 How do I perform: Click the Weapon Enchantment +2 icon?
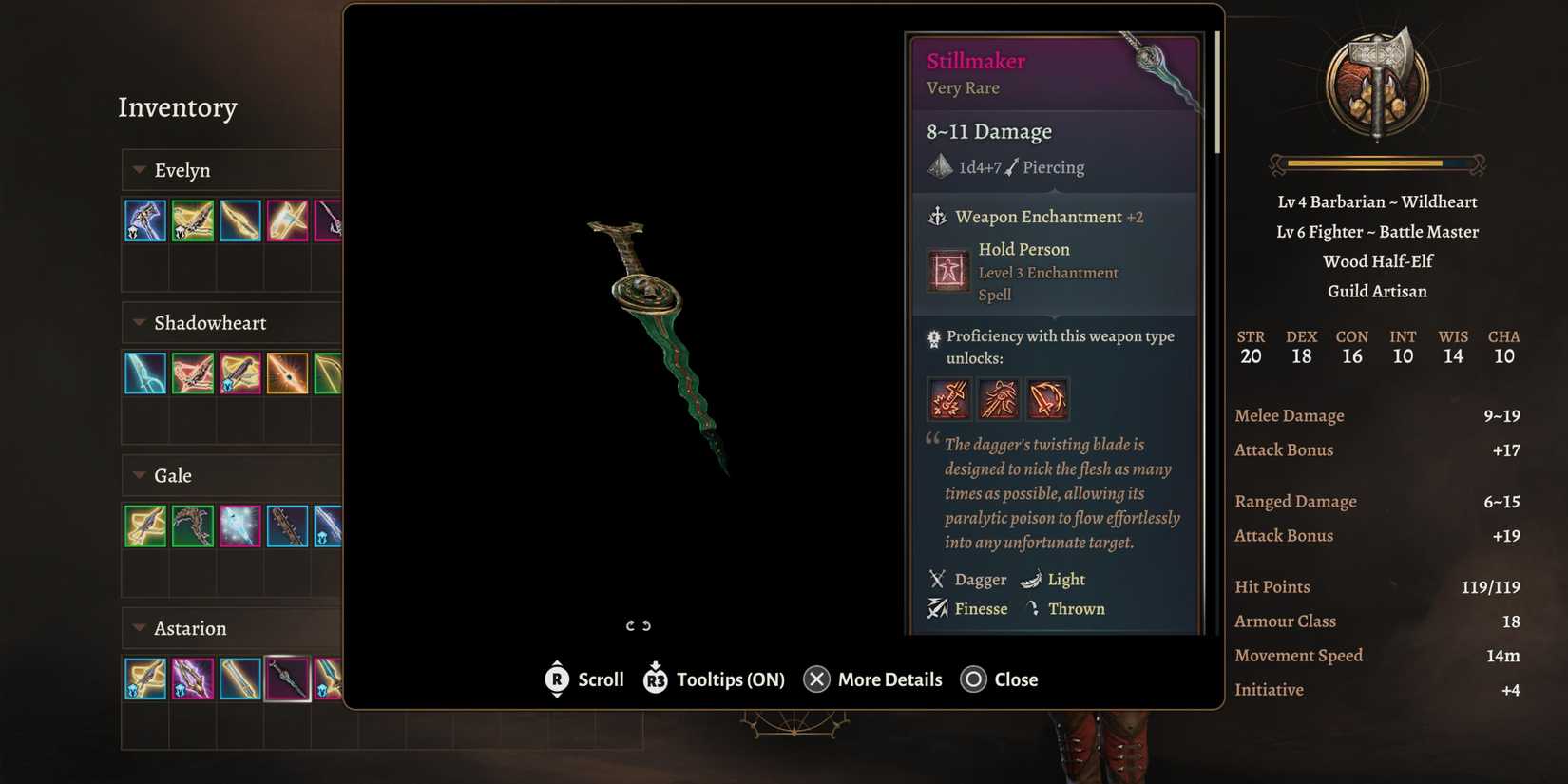(x=939, y=217)
